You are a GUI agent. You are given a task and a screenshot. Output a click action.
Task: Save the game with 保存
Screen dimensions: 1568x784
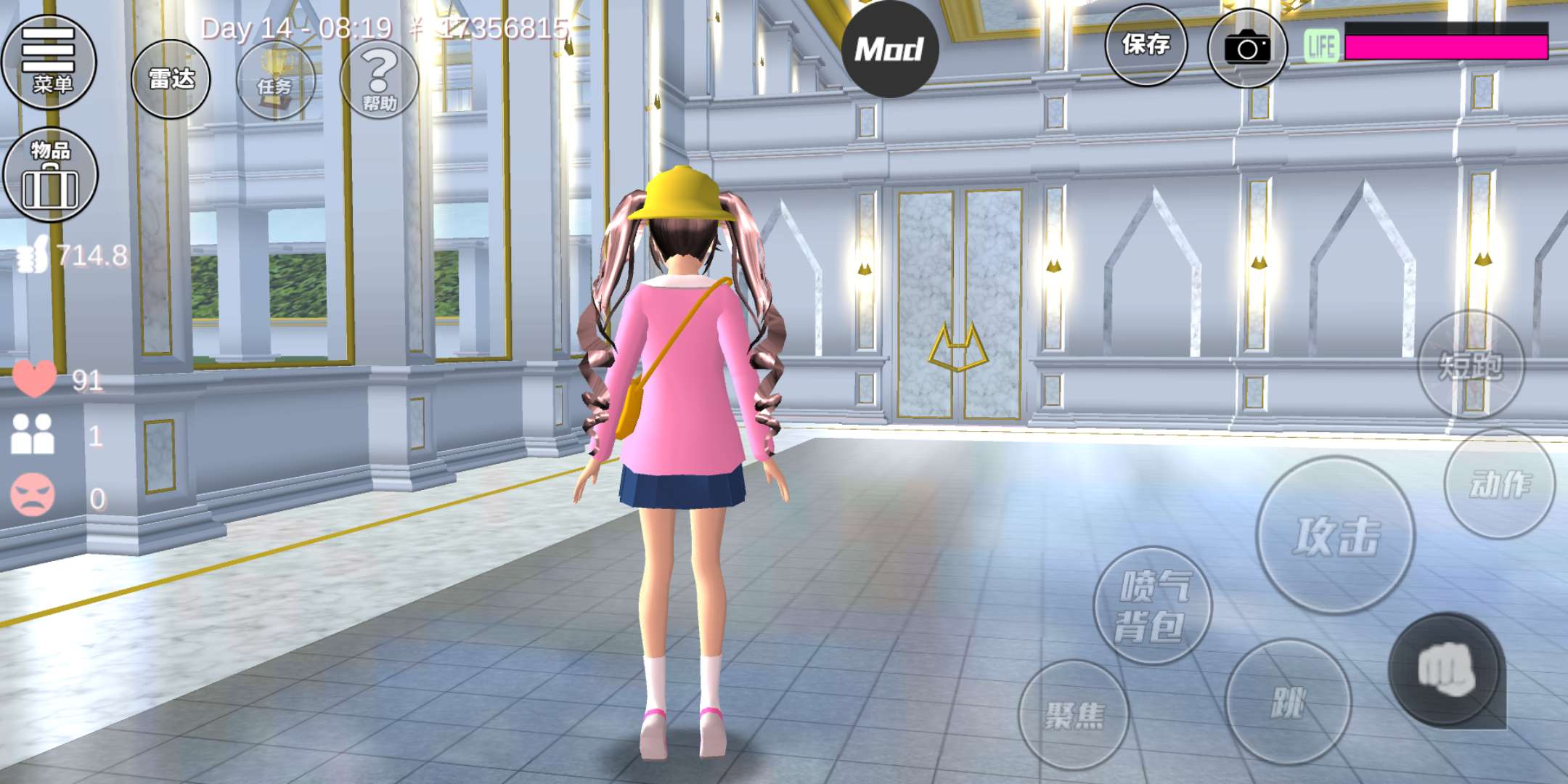(1146, 45)
